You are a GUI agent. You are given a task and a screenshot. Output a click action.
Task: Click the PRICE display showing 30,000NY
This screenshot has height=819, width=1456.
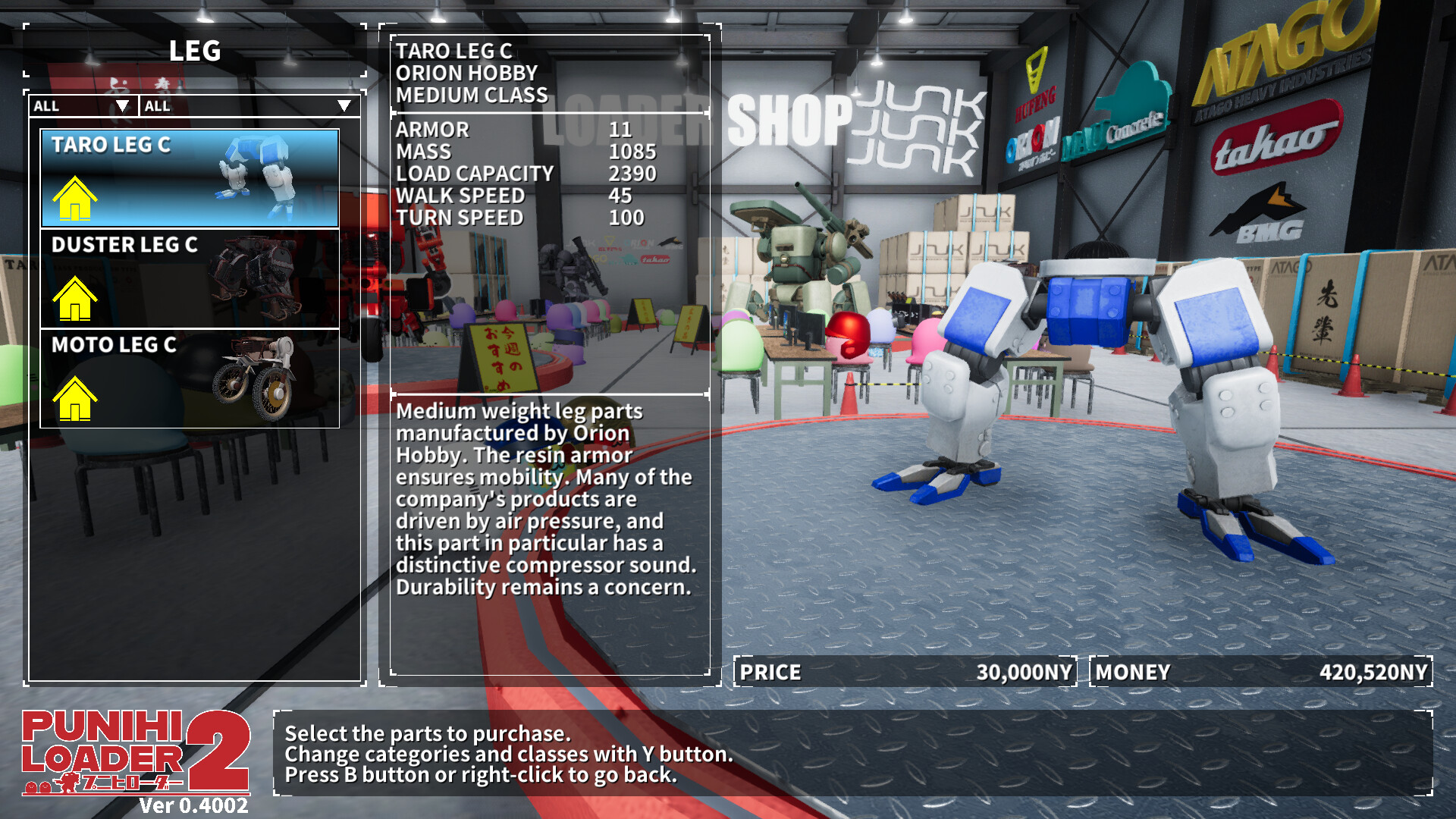pyautogui.click(x=902, y=673)
